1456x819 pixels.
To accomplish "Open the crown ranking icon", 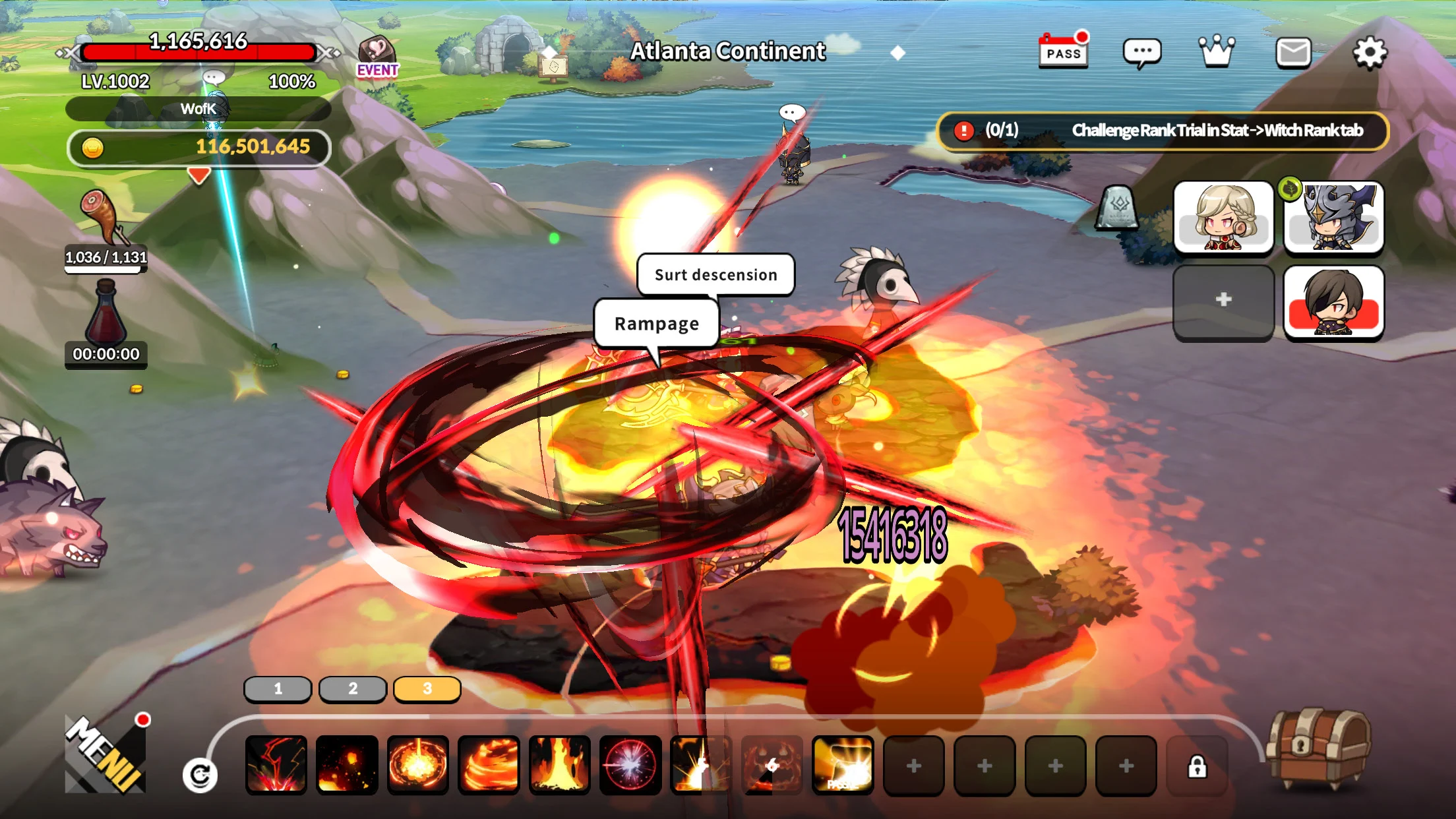I will click(1217, 51).
